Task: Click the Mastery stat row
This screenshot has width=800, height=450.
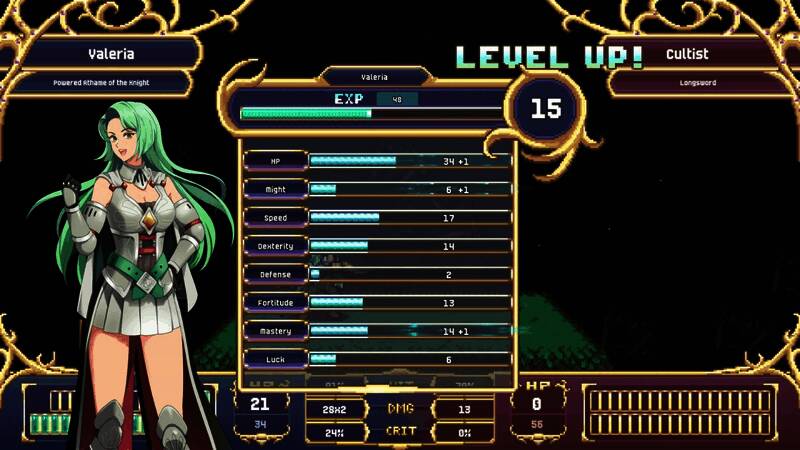Action: tap(378, 331)
